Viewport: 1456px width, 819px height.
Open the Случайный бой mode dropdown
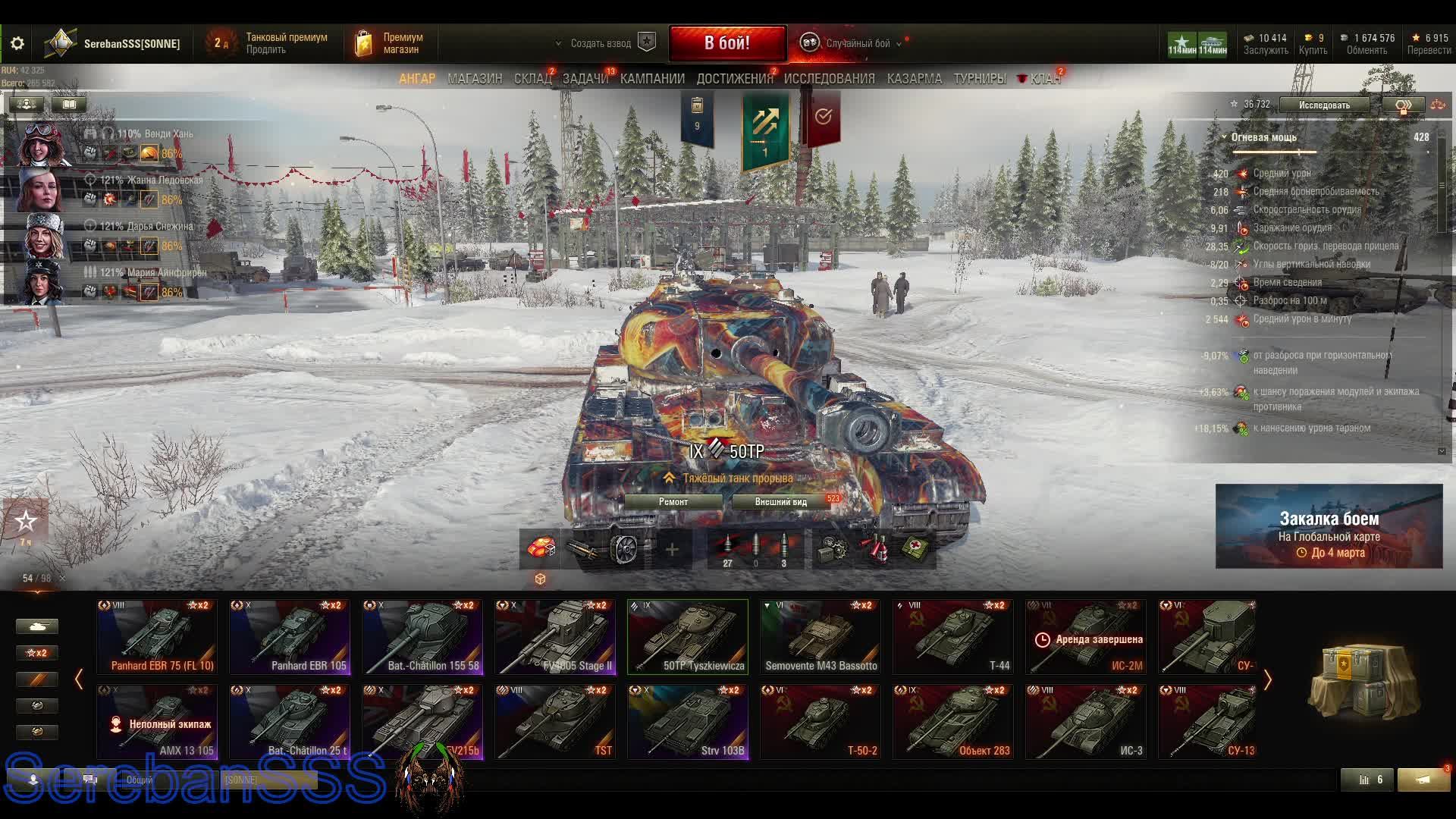pyautogui.click(x=857, y=43)
